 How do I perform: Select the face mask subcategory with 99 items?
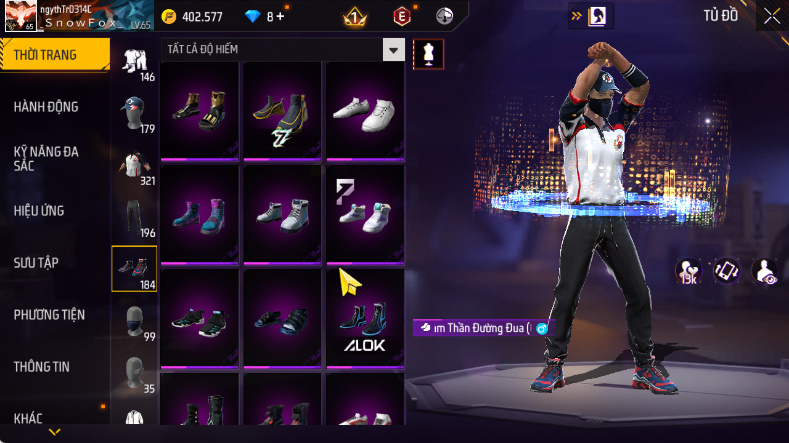134,322
